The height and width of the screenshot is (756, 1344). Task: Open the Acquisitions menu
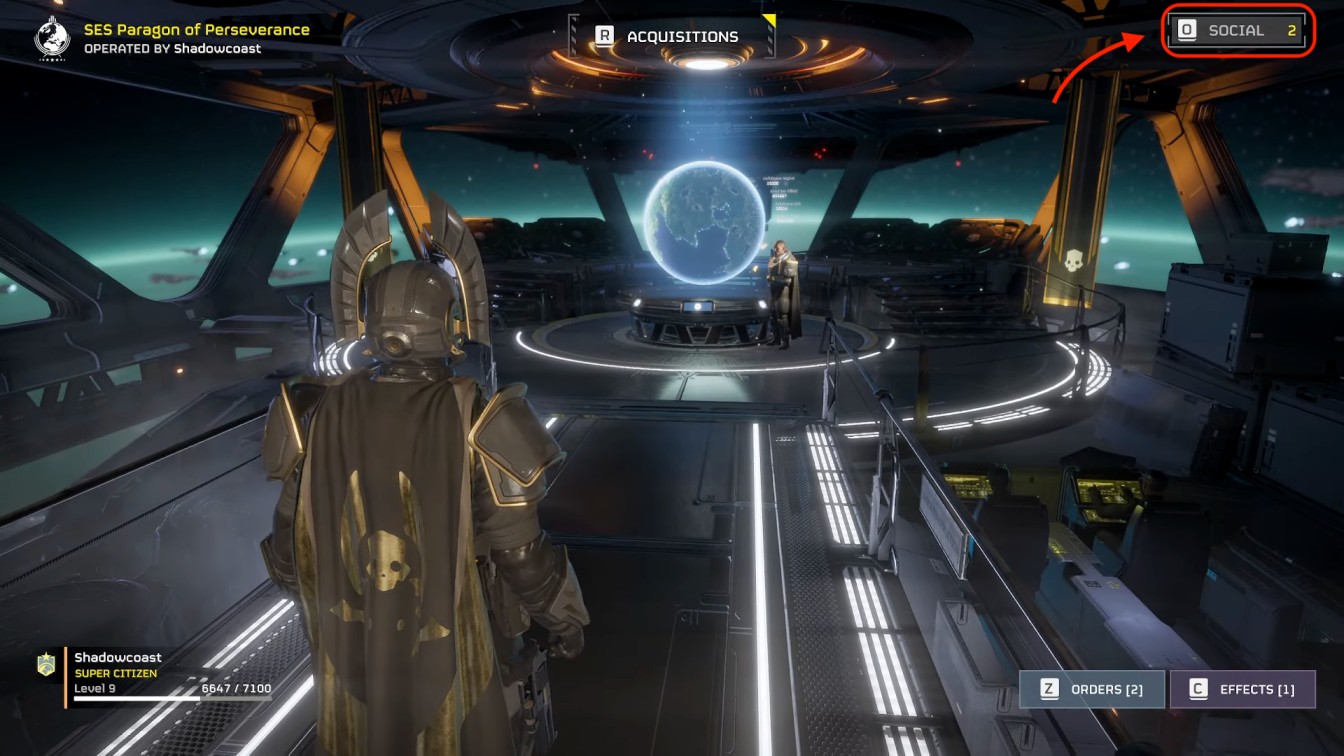pos(670,37)
